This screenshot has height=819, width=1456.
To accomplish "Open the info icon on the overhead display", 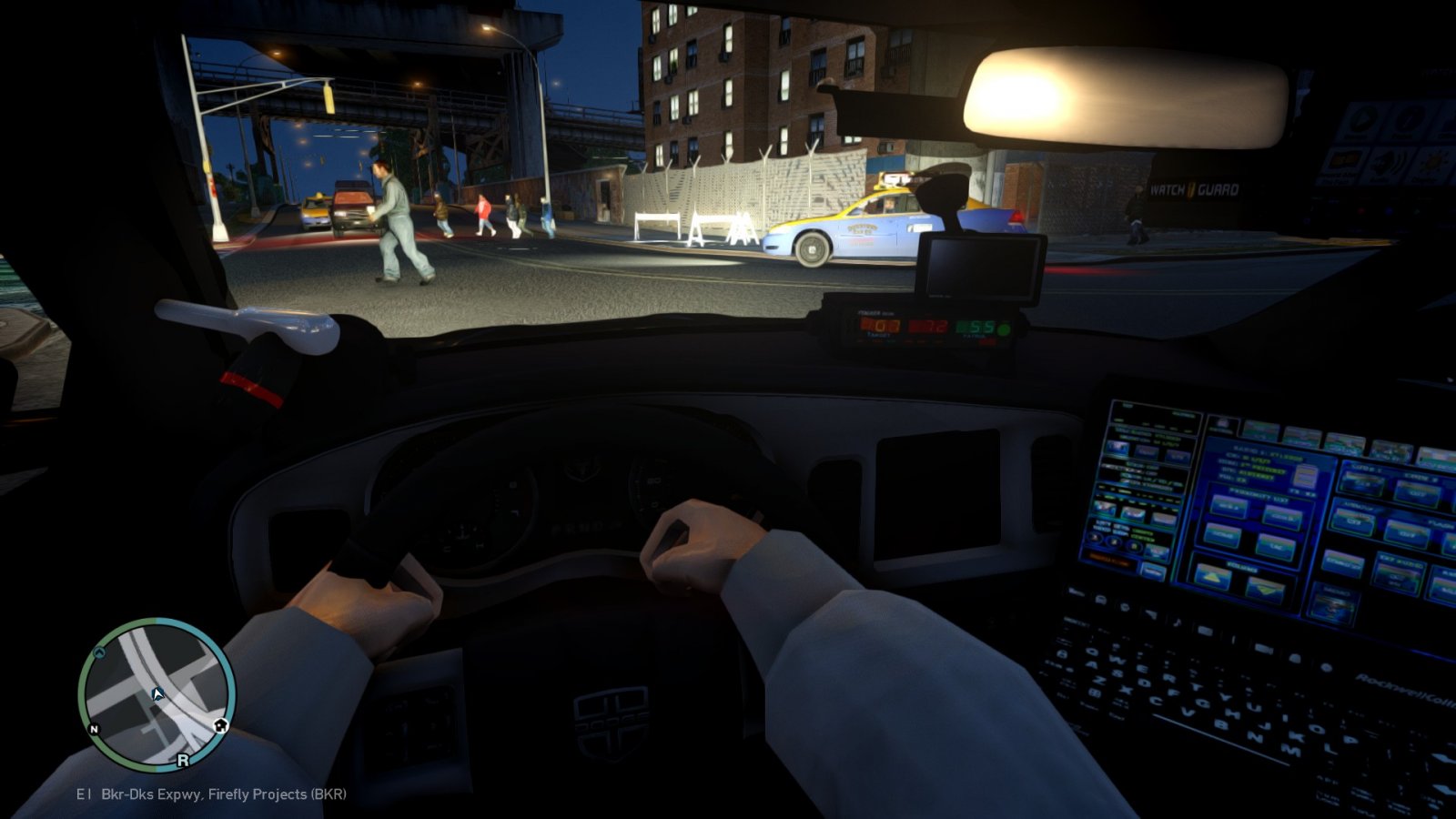I will [x=1408, y=119].
